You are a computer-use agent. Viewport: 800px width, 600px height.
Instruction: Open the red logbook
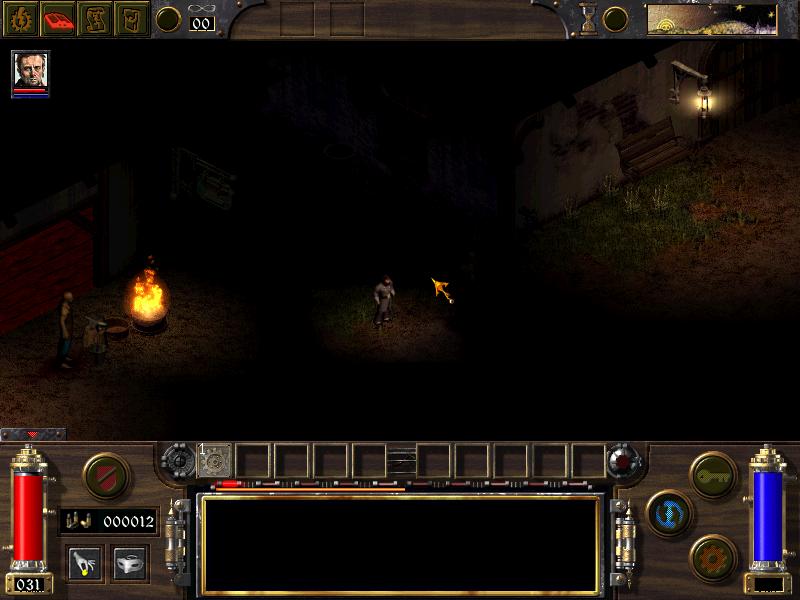coord(58,19)
